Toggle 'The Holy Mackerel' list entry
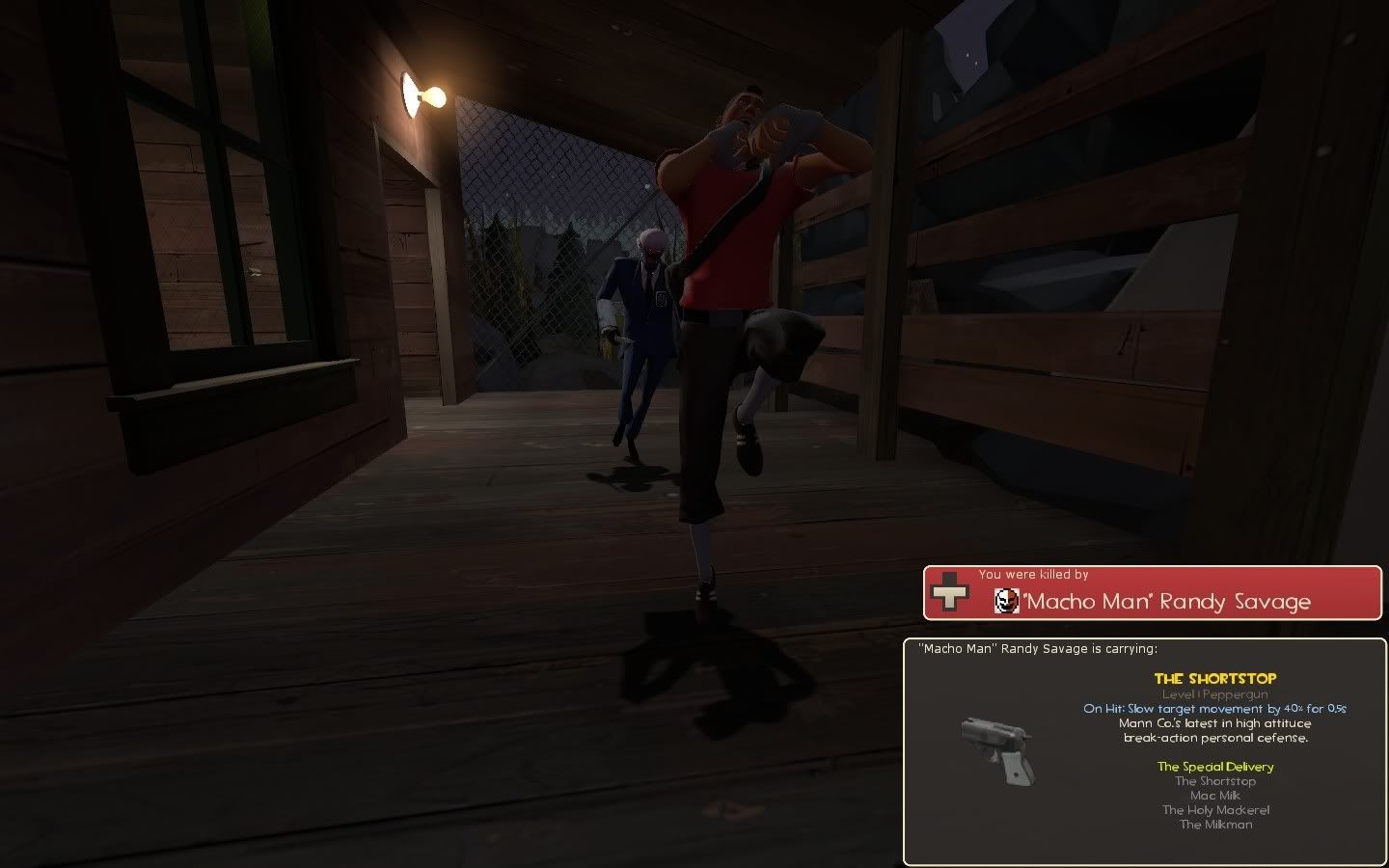This screenshot has width=1389, height=868. tap(1213, 810)
